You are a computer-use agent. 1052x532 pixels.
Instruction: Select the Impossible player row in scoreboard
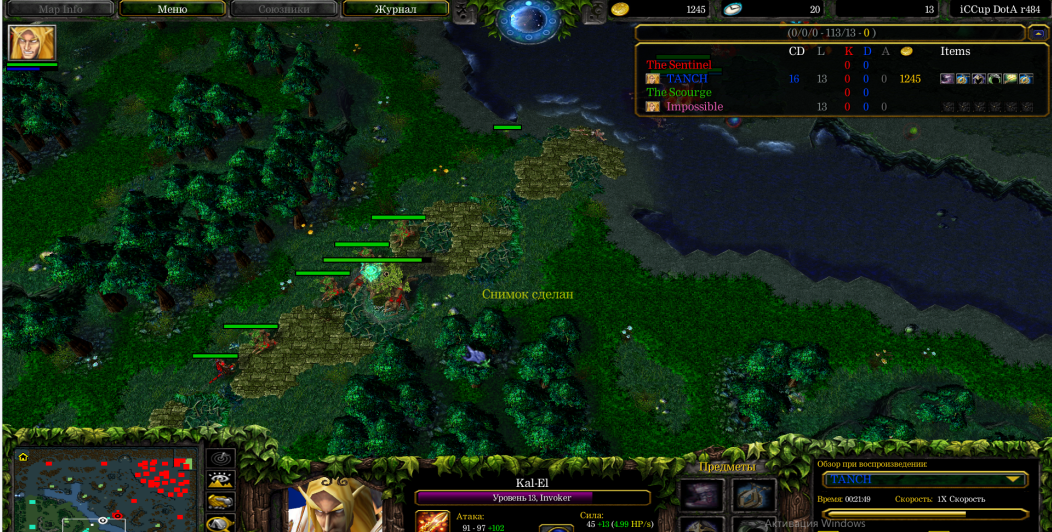694,107
